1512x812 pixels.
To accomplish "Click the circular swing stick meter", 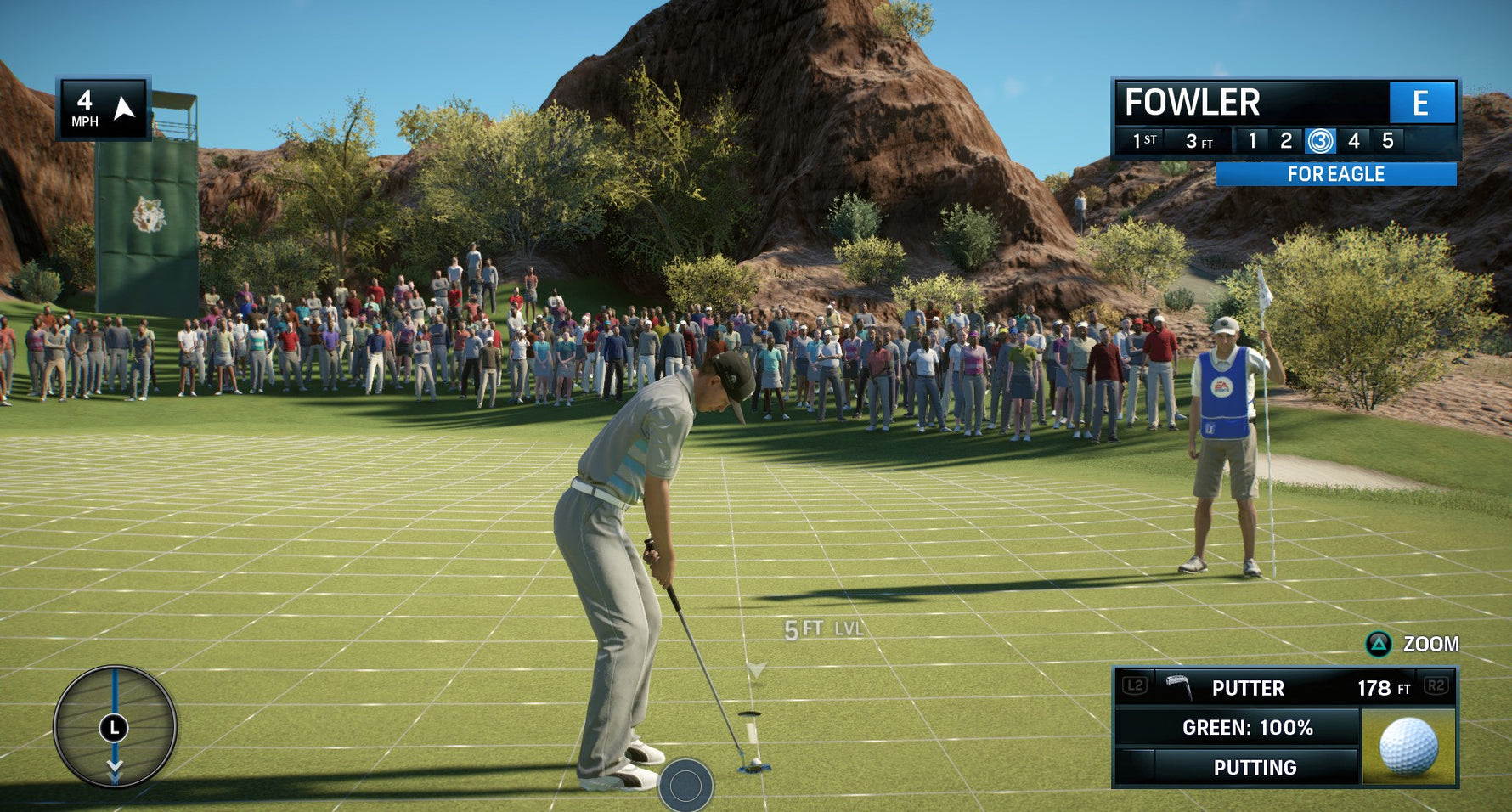I will (115, 727).
